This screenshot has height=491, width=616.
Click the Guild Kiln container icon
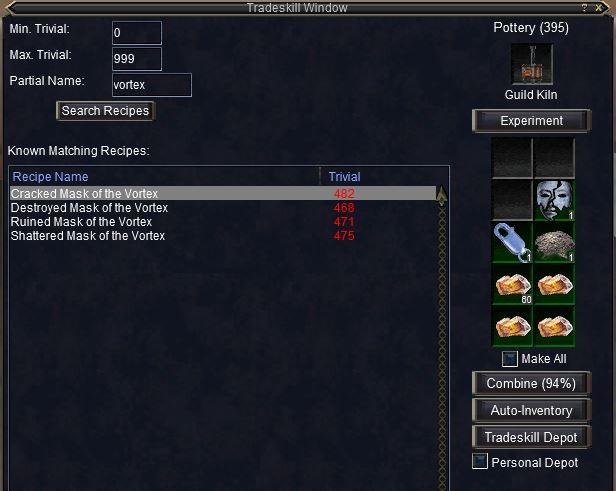point(531,65)
